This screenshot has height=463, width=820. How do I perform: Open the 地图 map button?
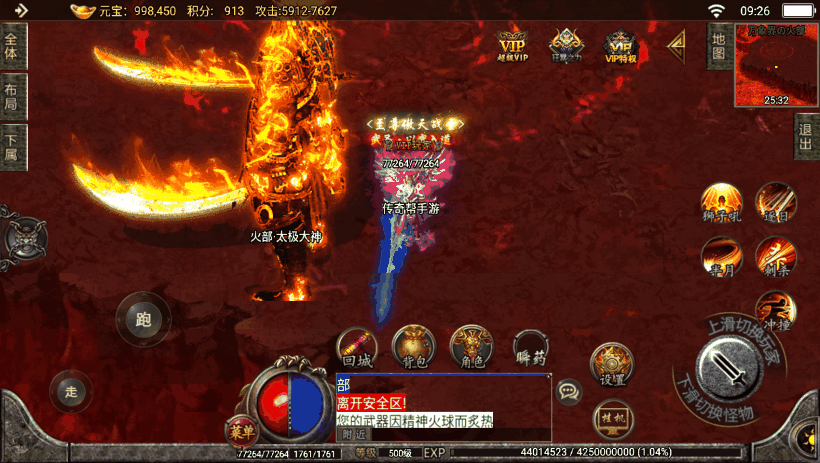coord(718,47)
